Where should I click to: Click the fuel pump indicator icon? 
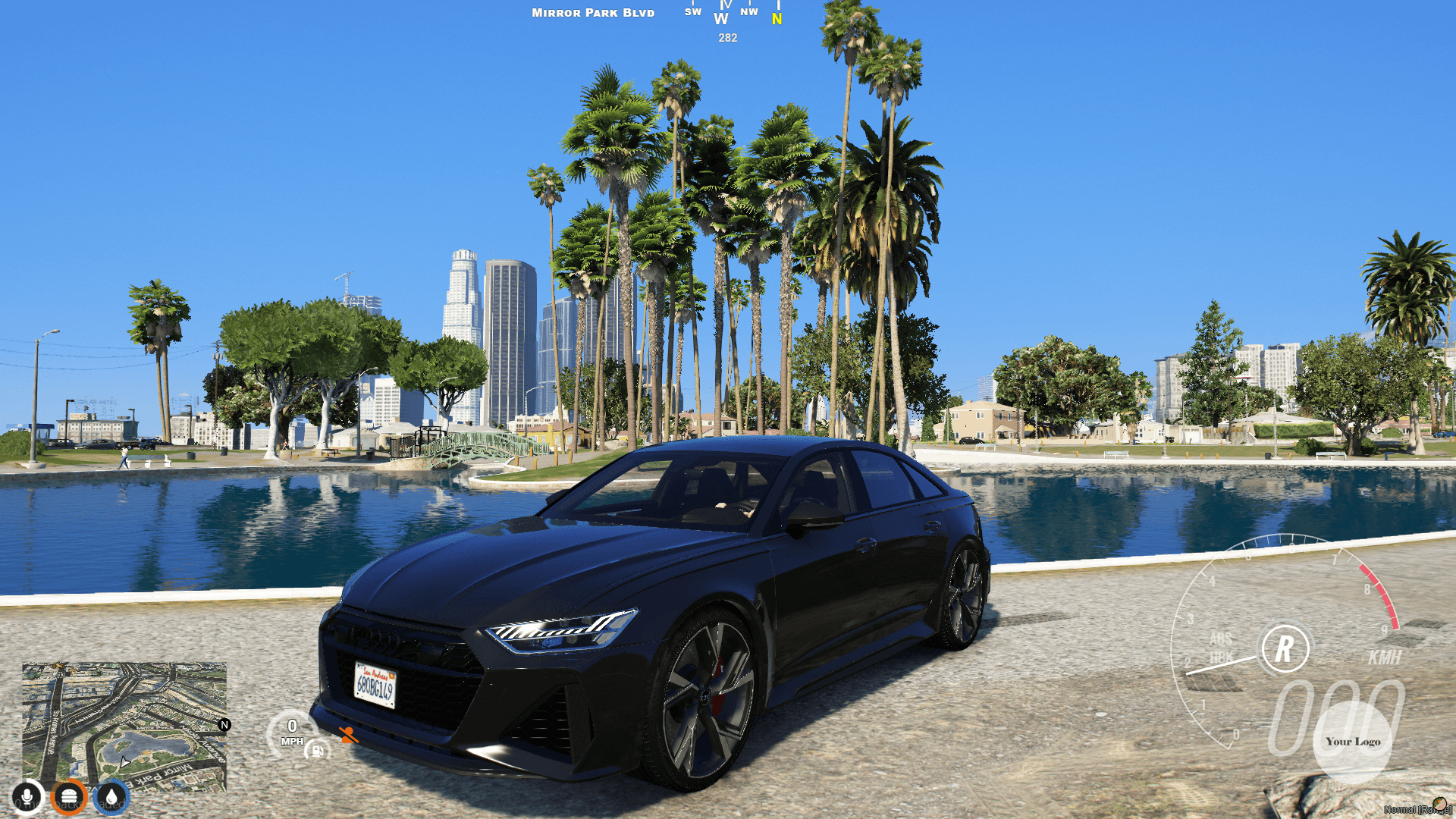tap(316, 752)
